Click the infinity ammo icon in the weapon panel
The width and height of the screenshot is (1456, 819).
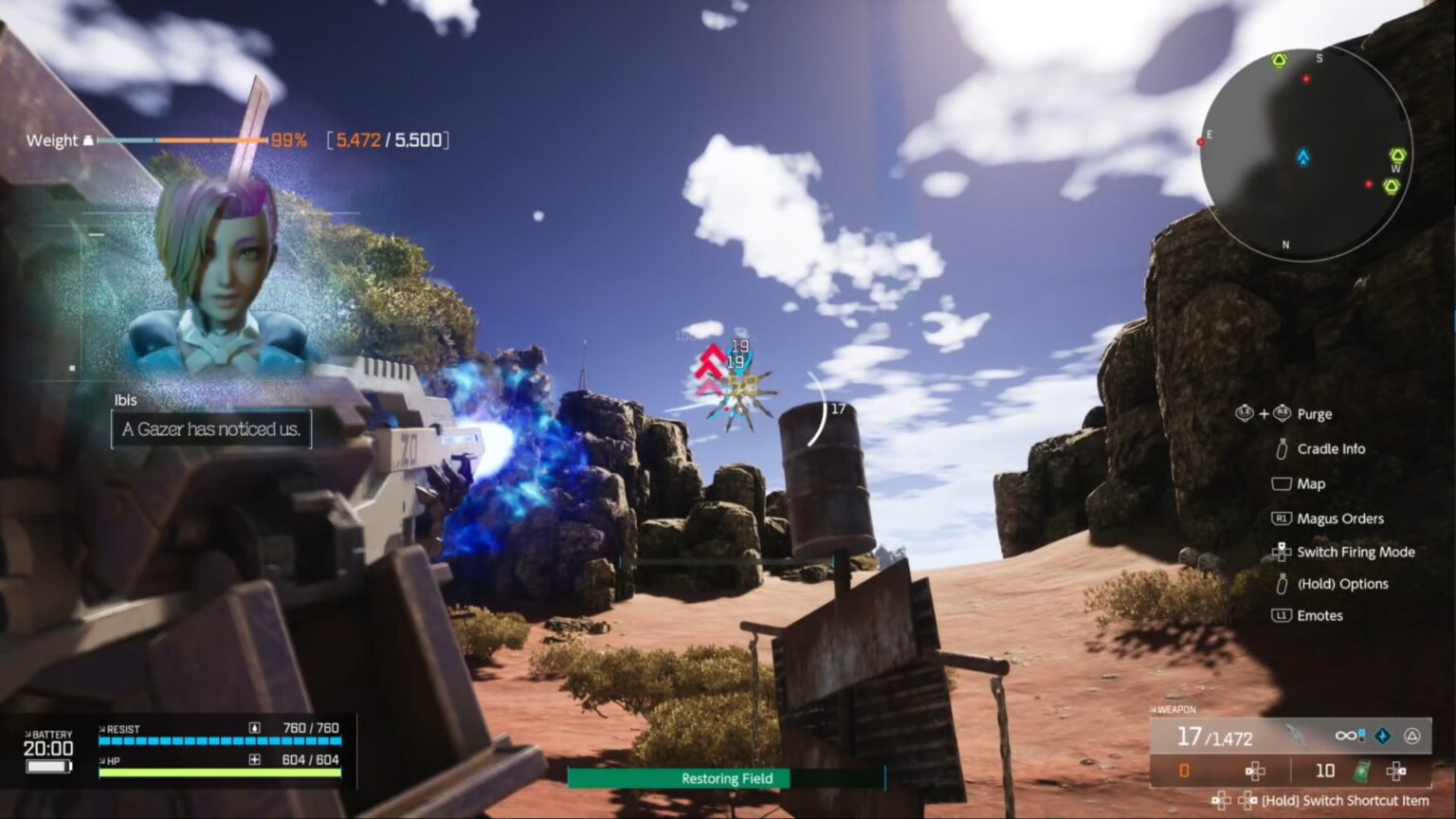pyautogui.click(x=1345, y=736)
